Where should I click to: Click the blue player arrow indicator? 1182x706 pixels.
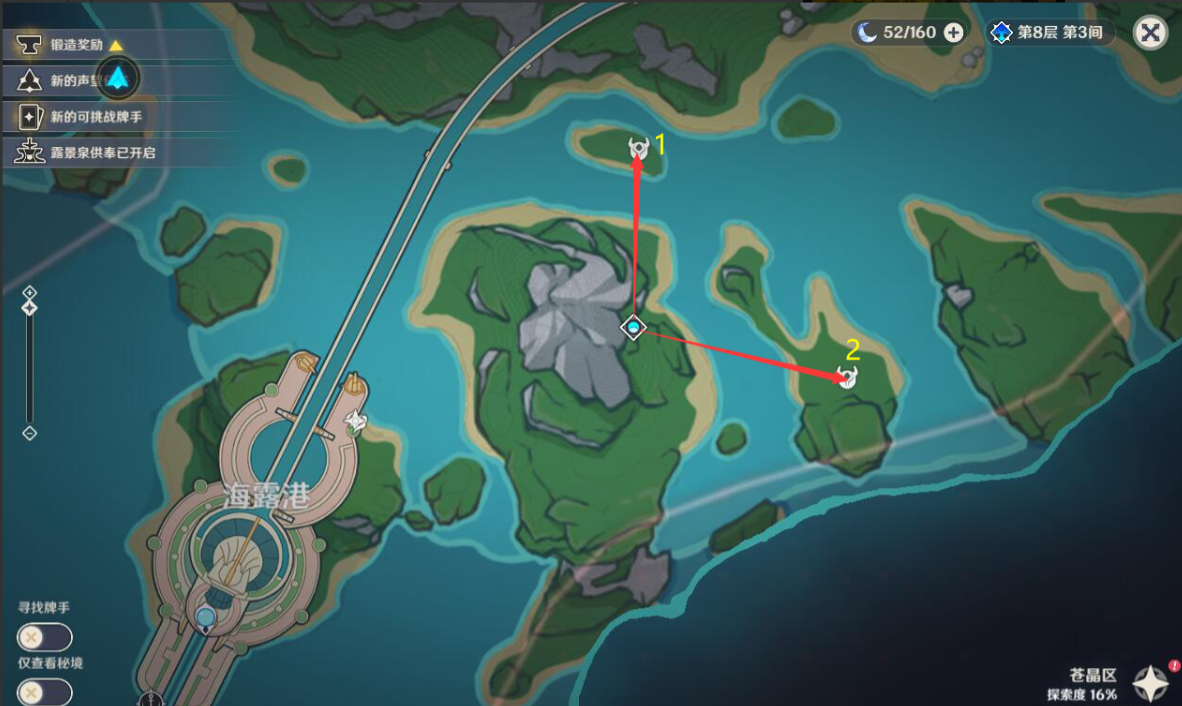(119, 77)
